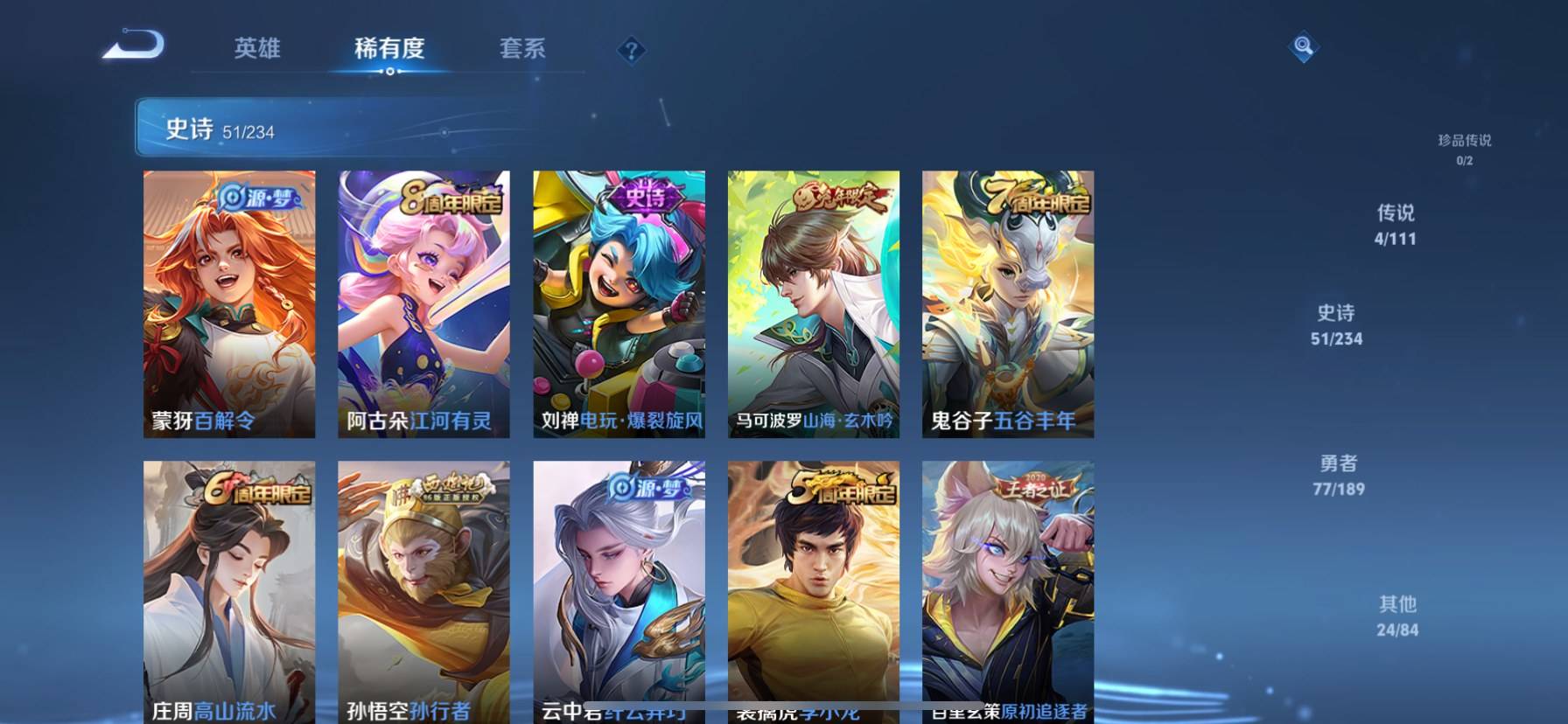The height and width of the screenshot is (724, 1568).
Task: Open the question mark help icon
Action: pyautogui.click(x=630, y=50)
